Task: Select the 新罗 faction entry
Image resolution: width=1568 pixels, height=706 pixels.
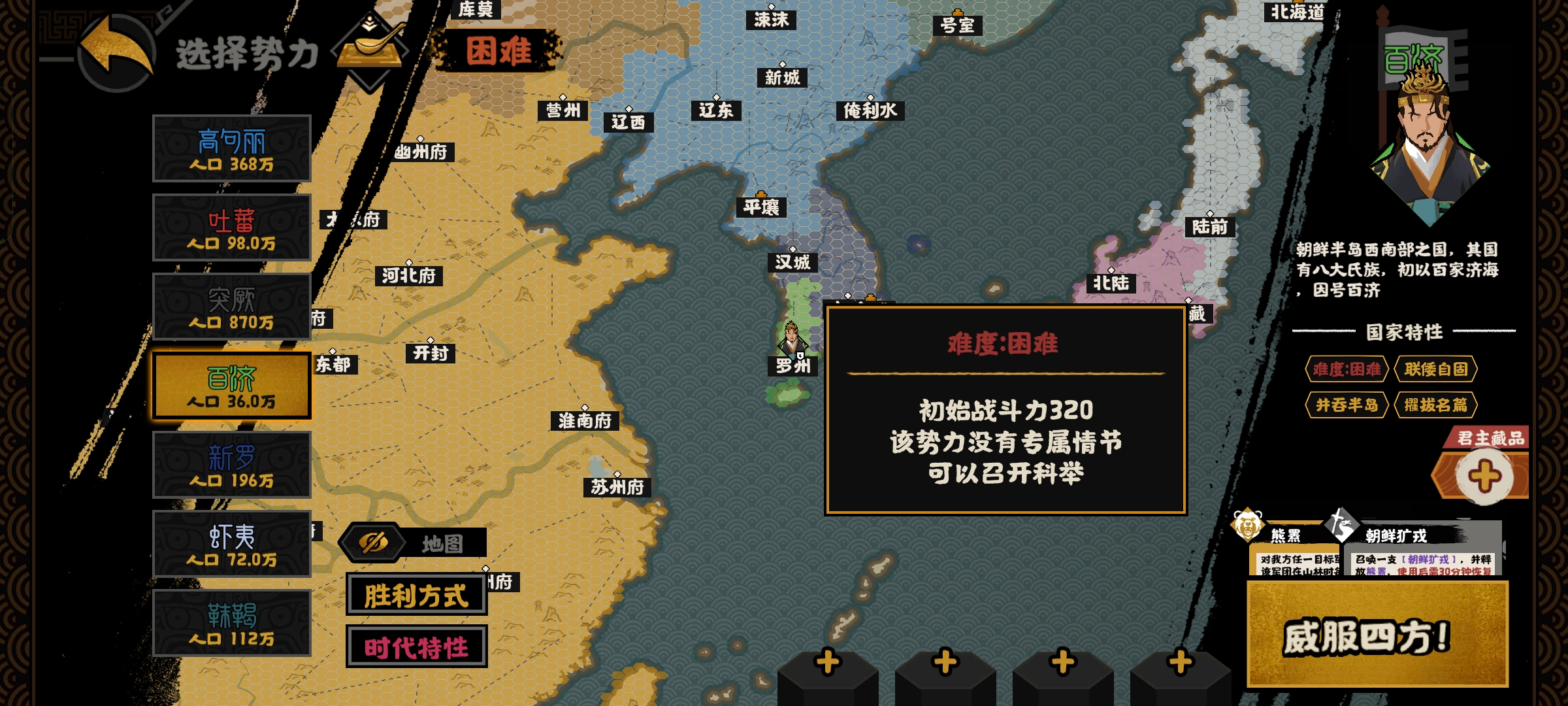Action: point(231,465)
